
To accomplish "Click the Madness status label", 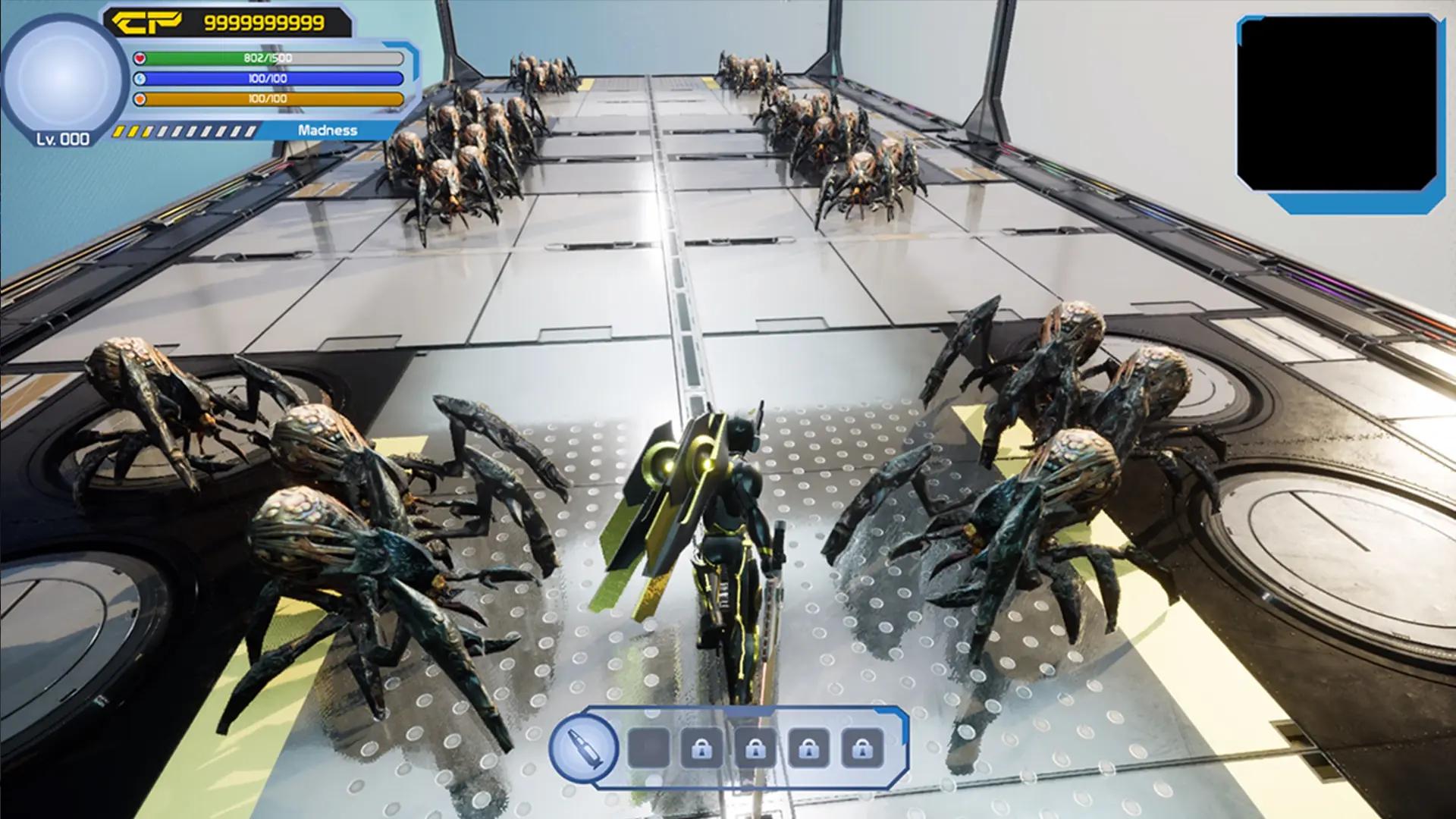I will pos(326,130).
